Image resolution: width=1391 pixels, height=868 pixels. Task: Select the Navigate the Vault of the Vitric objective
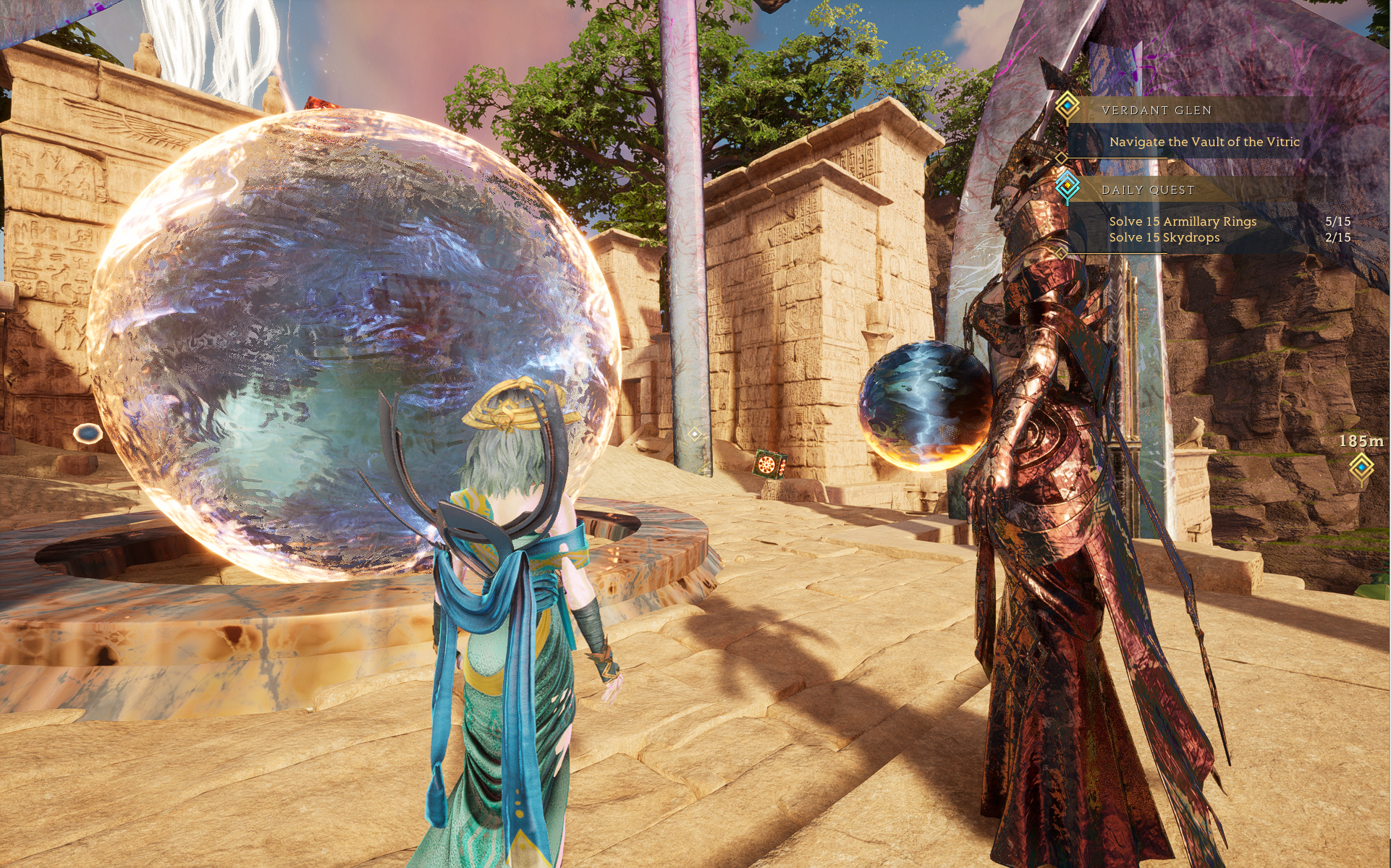click(1204, 142)
